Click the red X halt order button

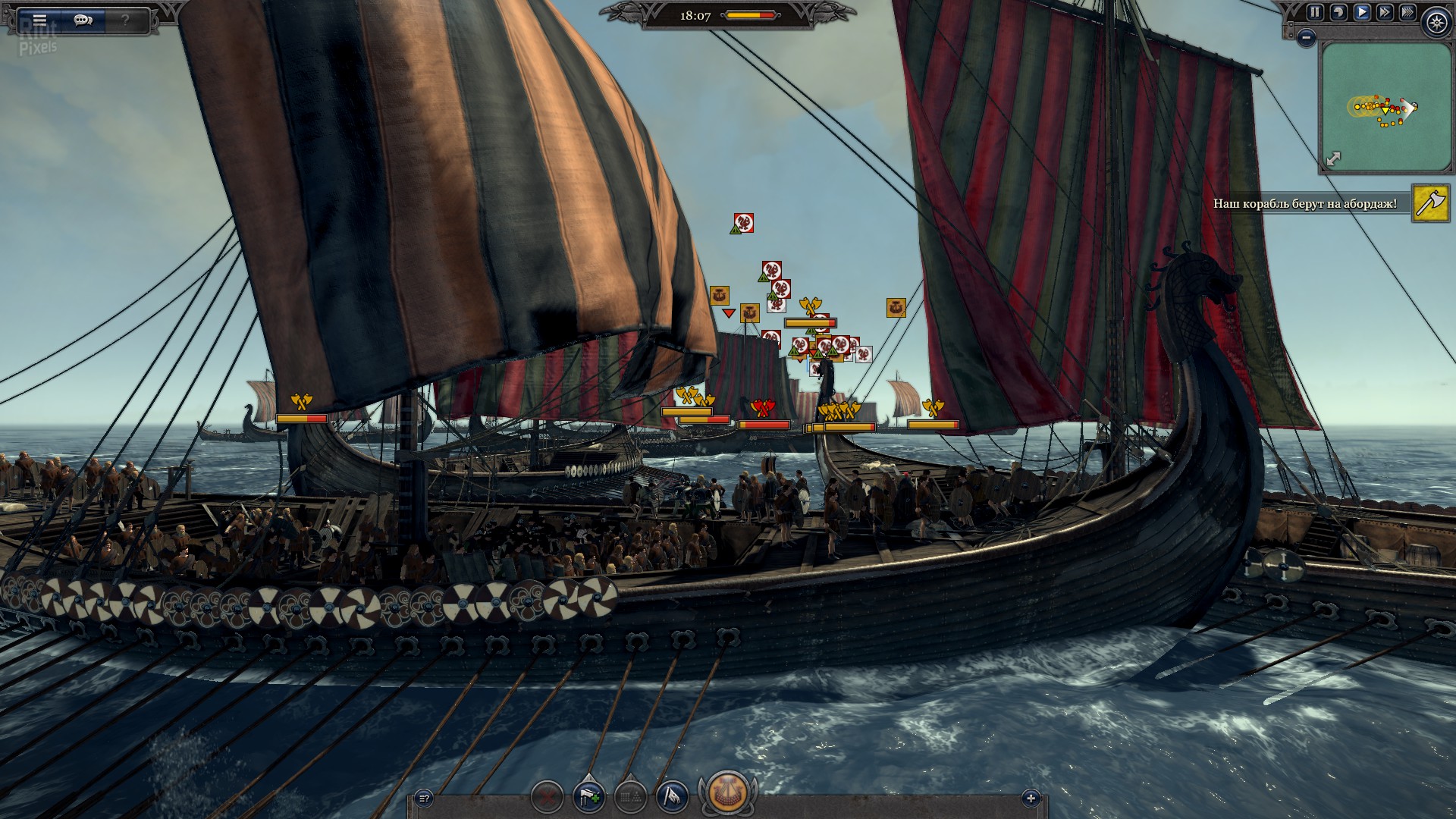[547, 796]
